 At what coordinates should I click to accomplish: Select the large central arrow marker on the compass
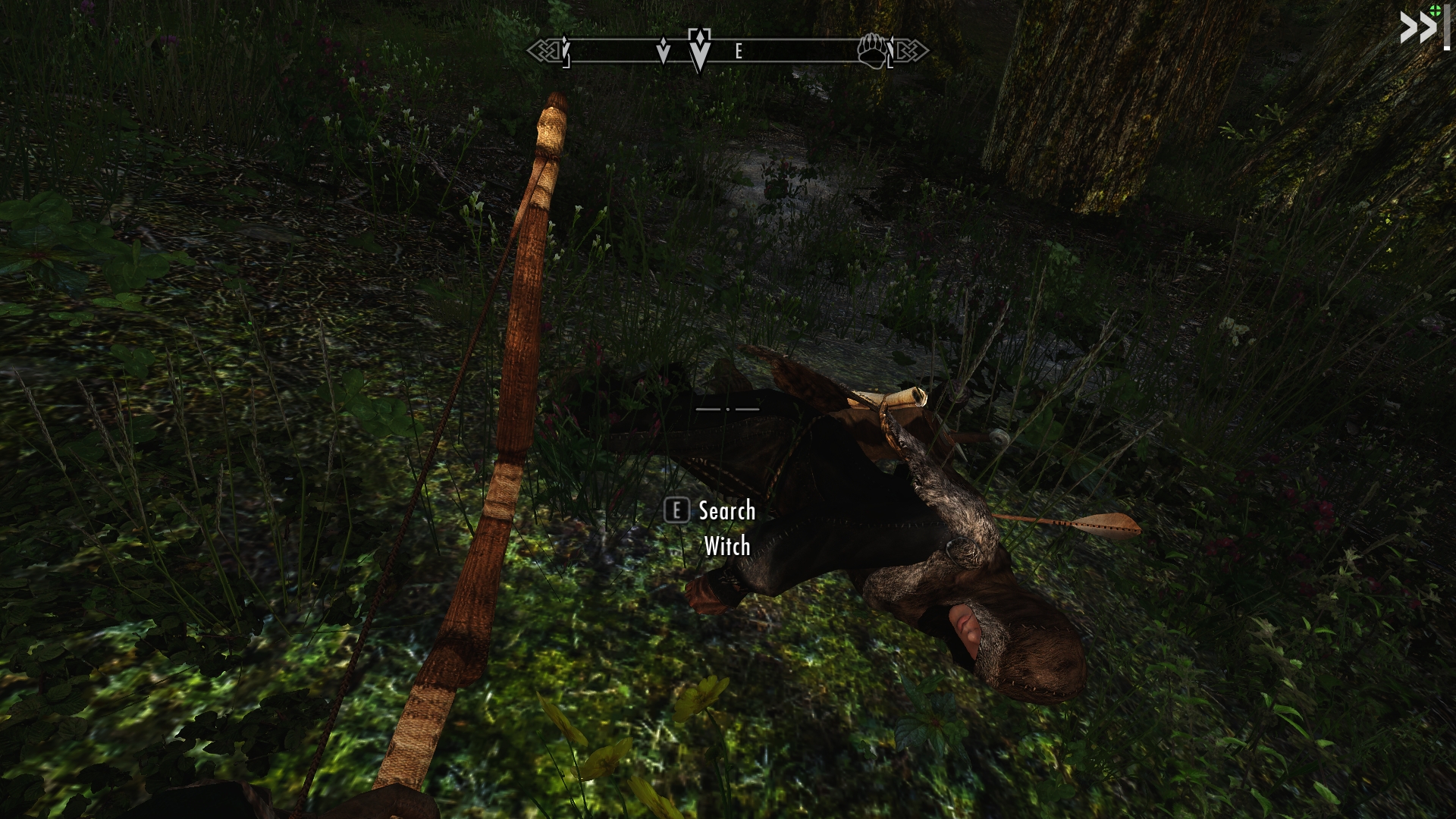[699, 50]
